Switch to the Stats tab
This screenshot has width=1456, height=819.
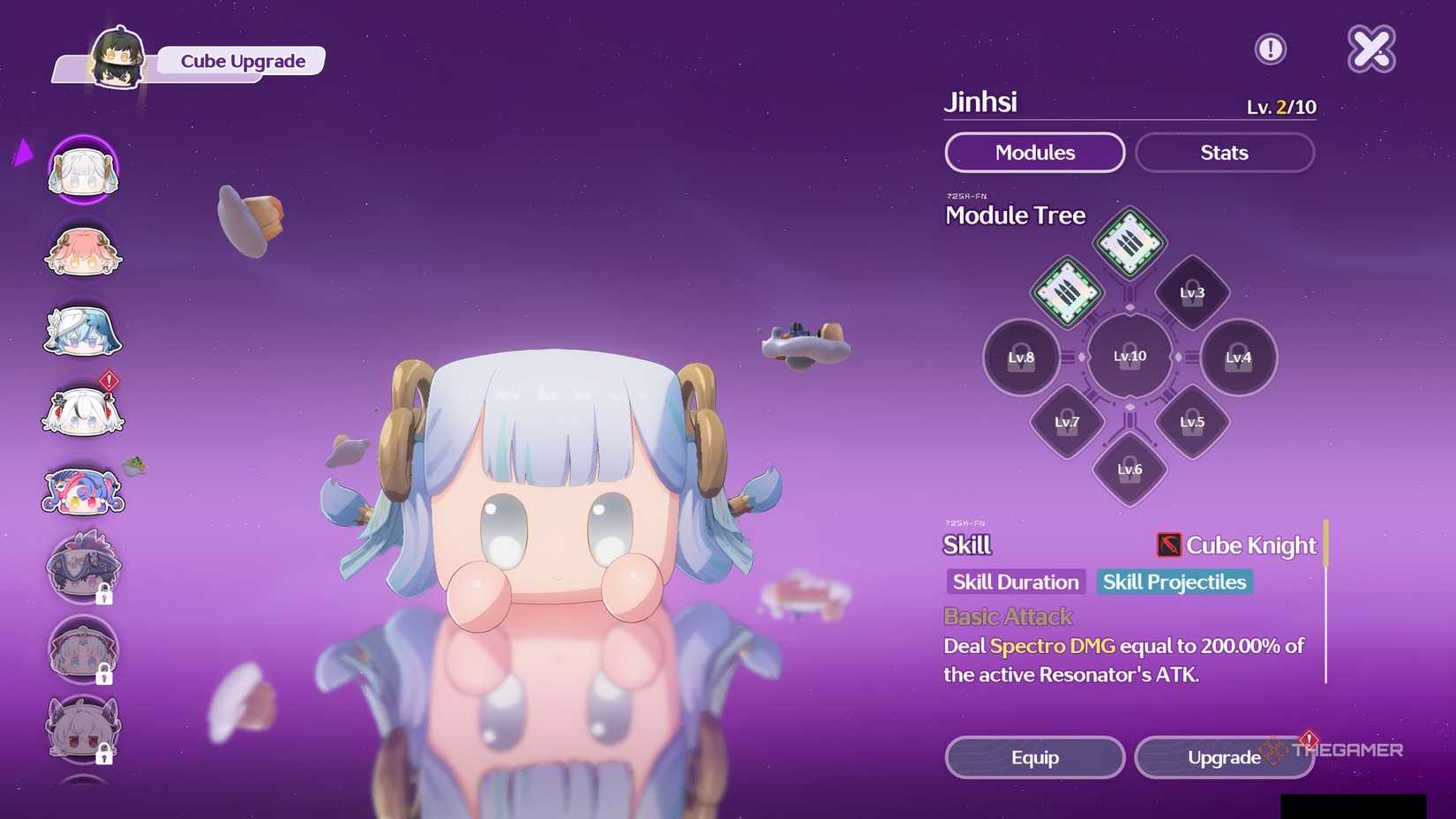[1224, 152]
